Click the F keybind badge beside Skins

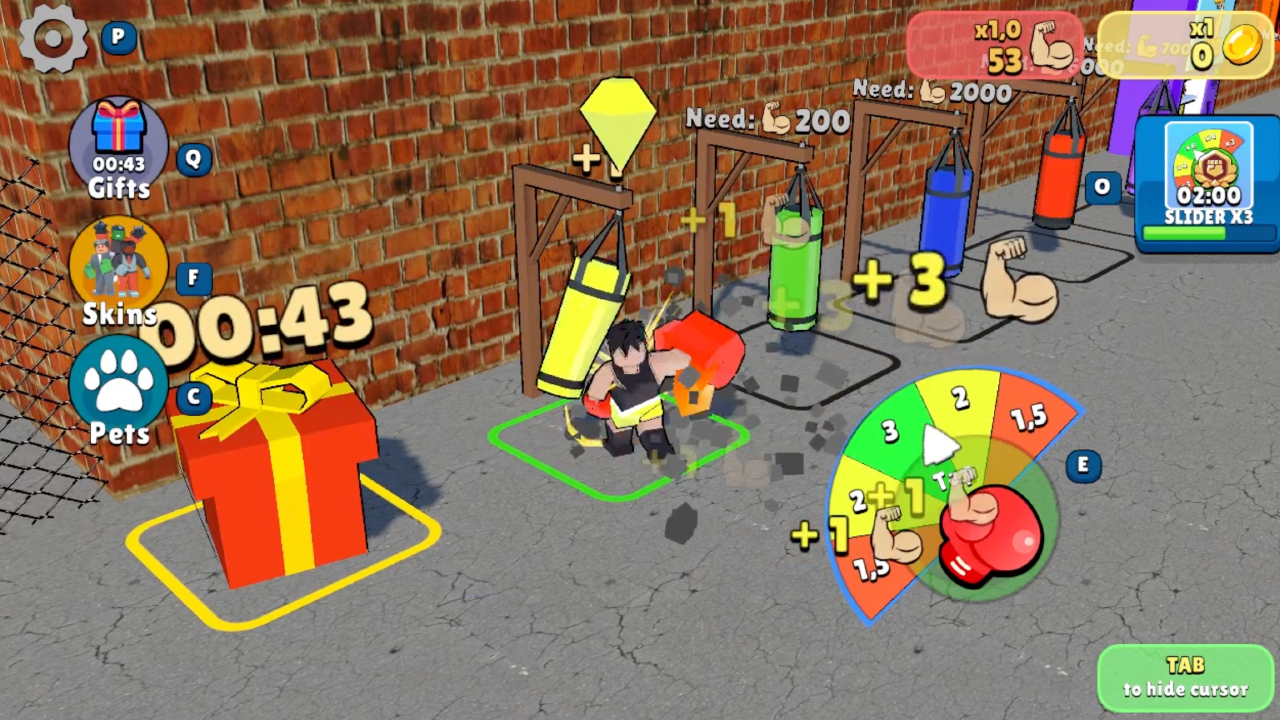(x=192, y=279)
